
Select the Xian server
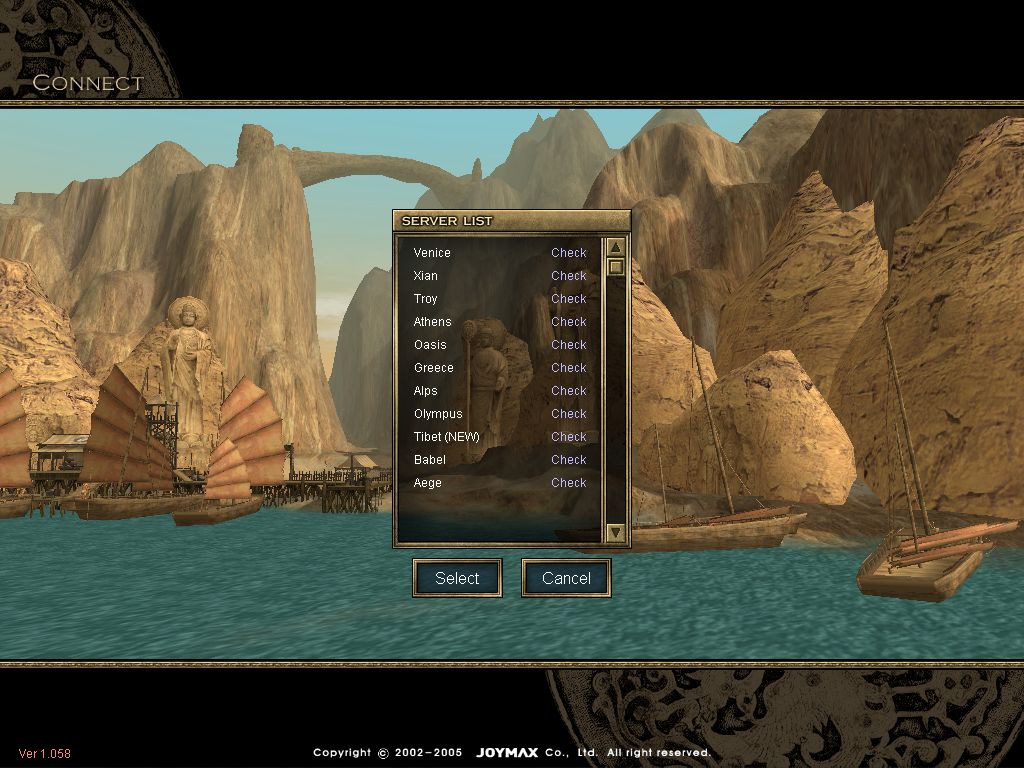pos(426,276)
